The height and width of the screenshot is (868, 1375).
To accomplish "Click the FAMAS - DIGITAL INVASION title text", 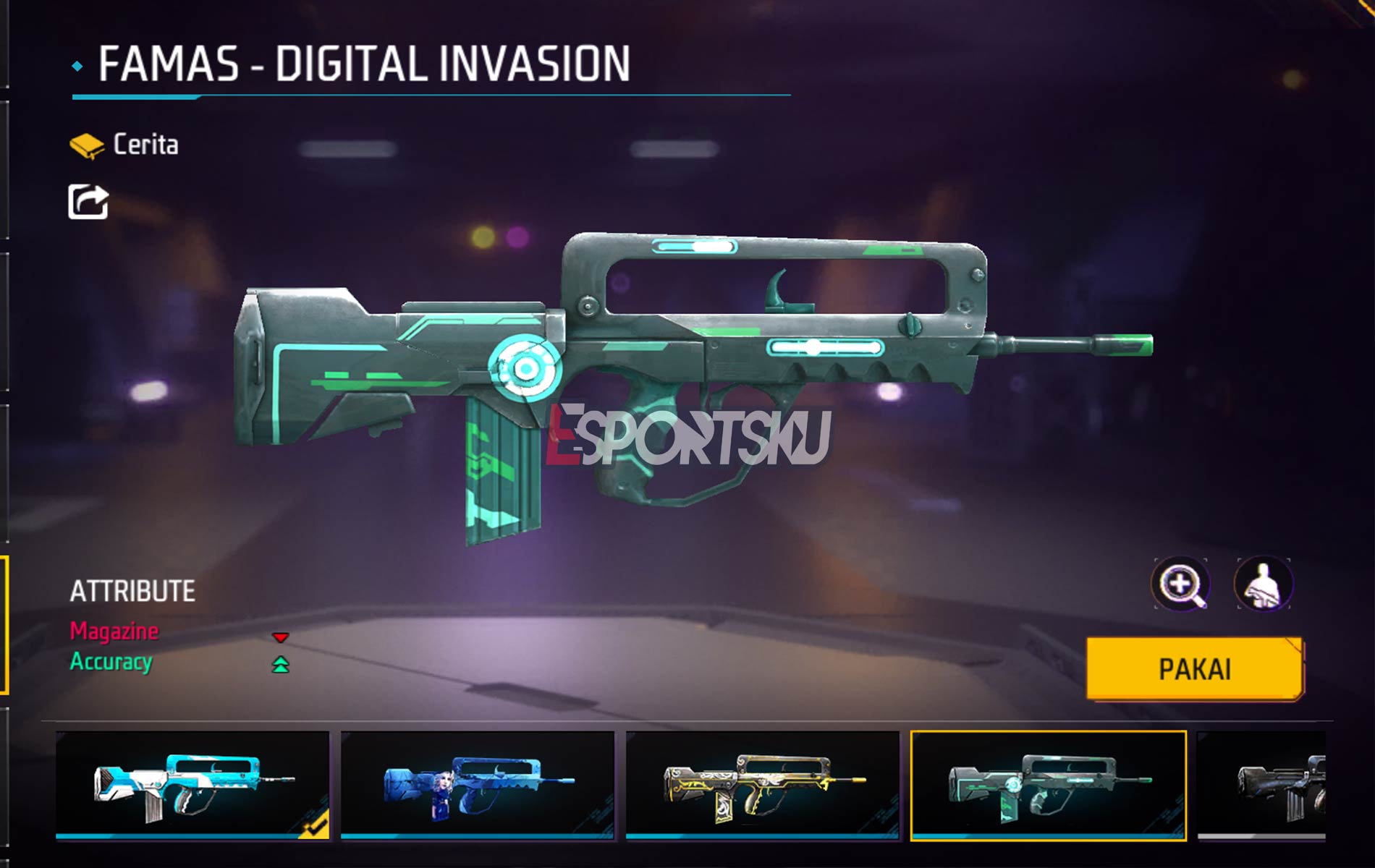I will tap(362, 65).
